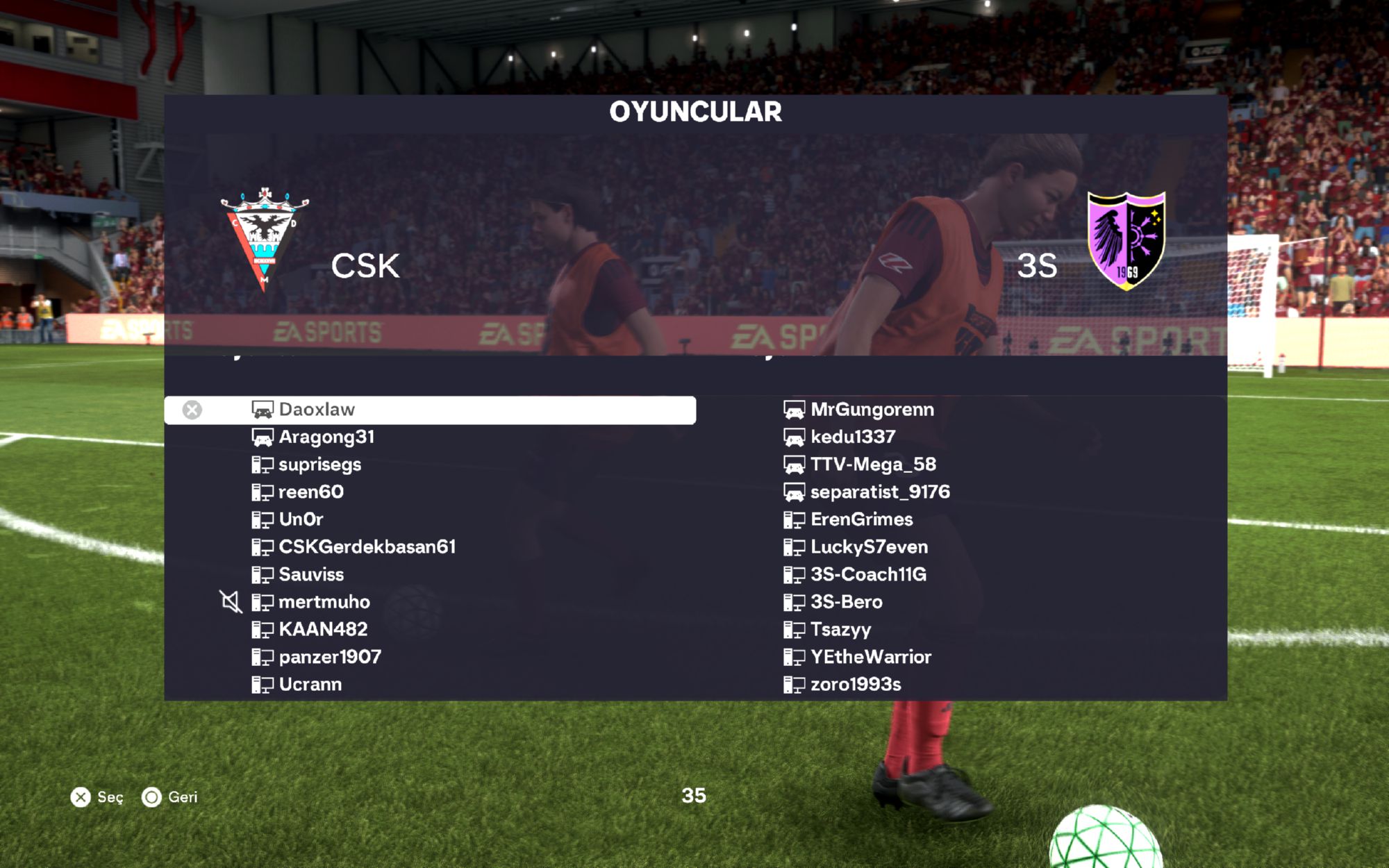Click the muted speaker icon beside mertmuho
Image resolution: width=1389 pixels, height=868 pixels.
pyautogui.click(x=231, y=602)
